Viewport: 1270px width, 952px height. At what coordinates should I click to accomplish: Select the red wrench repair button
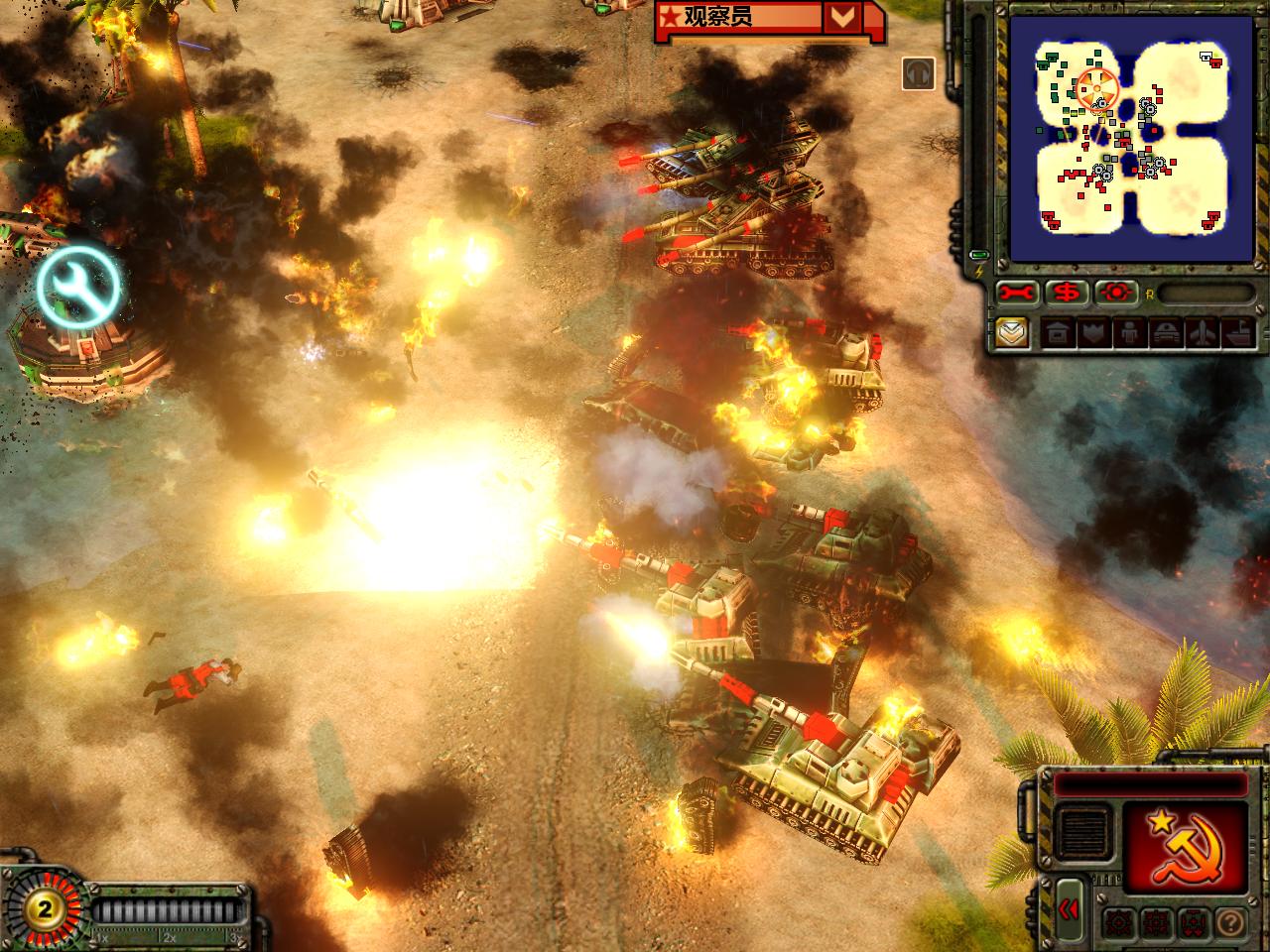(x=1018, y=293)
